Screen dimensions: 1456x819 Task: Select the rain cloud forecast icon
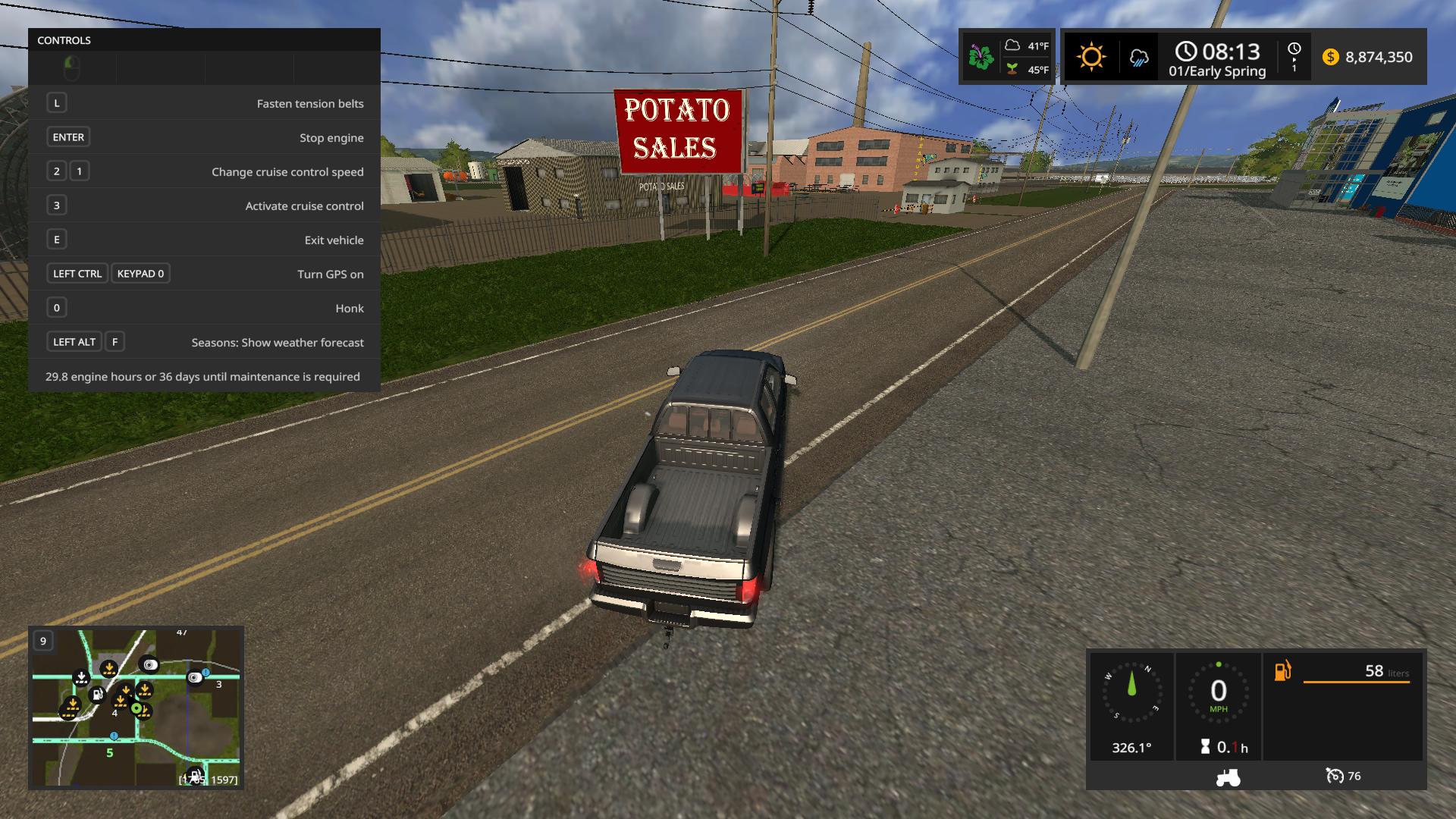[x=1138, y=58]
